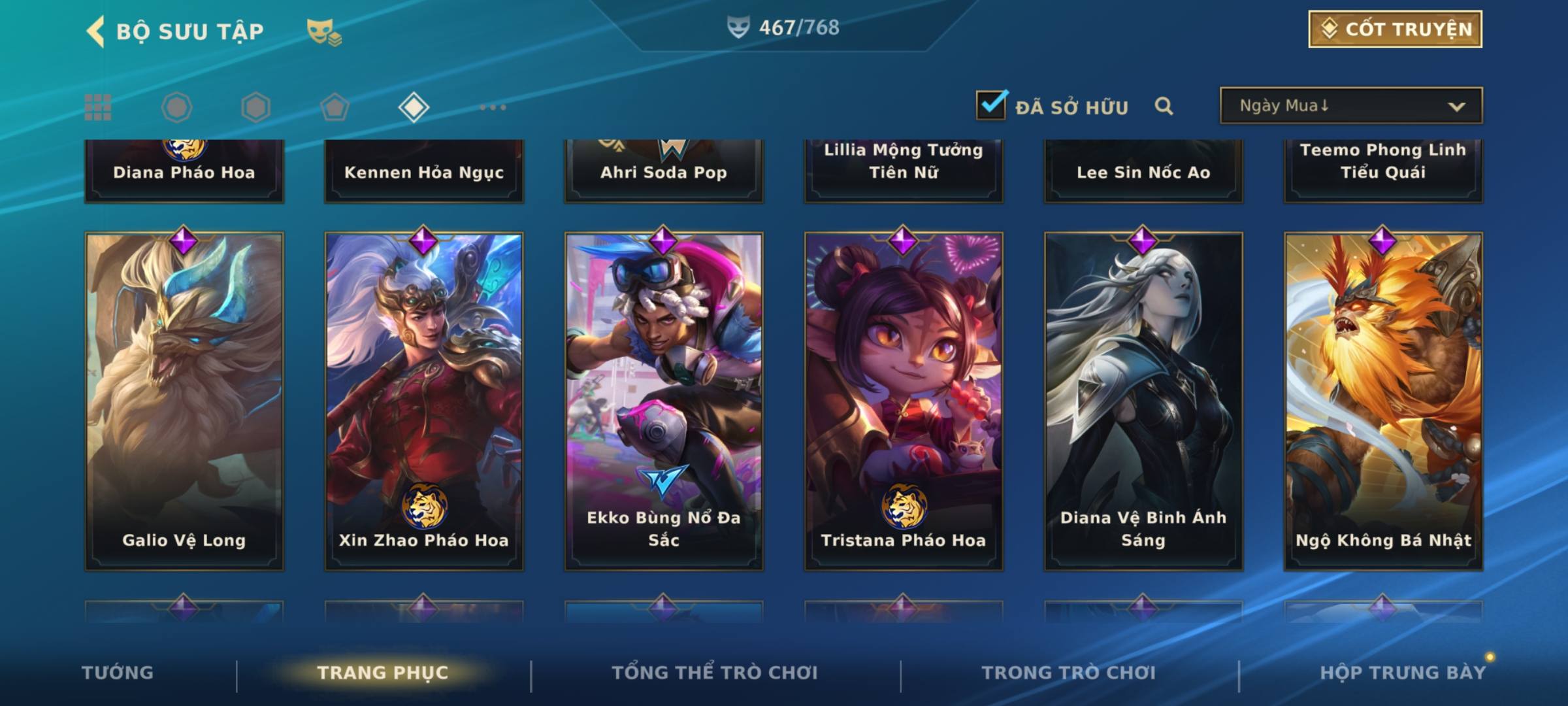Open the Trong Trò Chơi tab

pyautogui.click(x=1069, y=673)
